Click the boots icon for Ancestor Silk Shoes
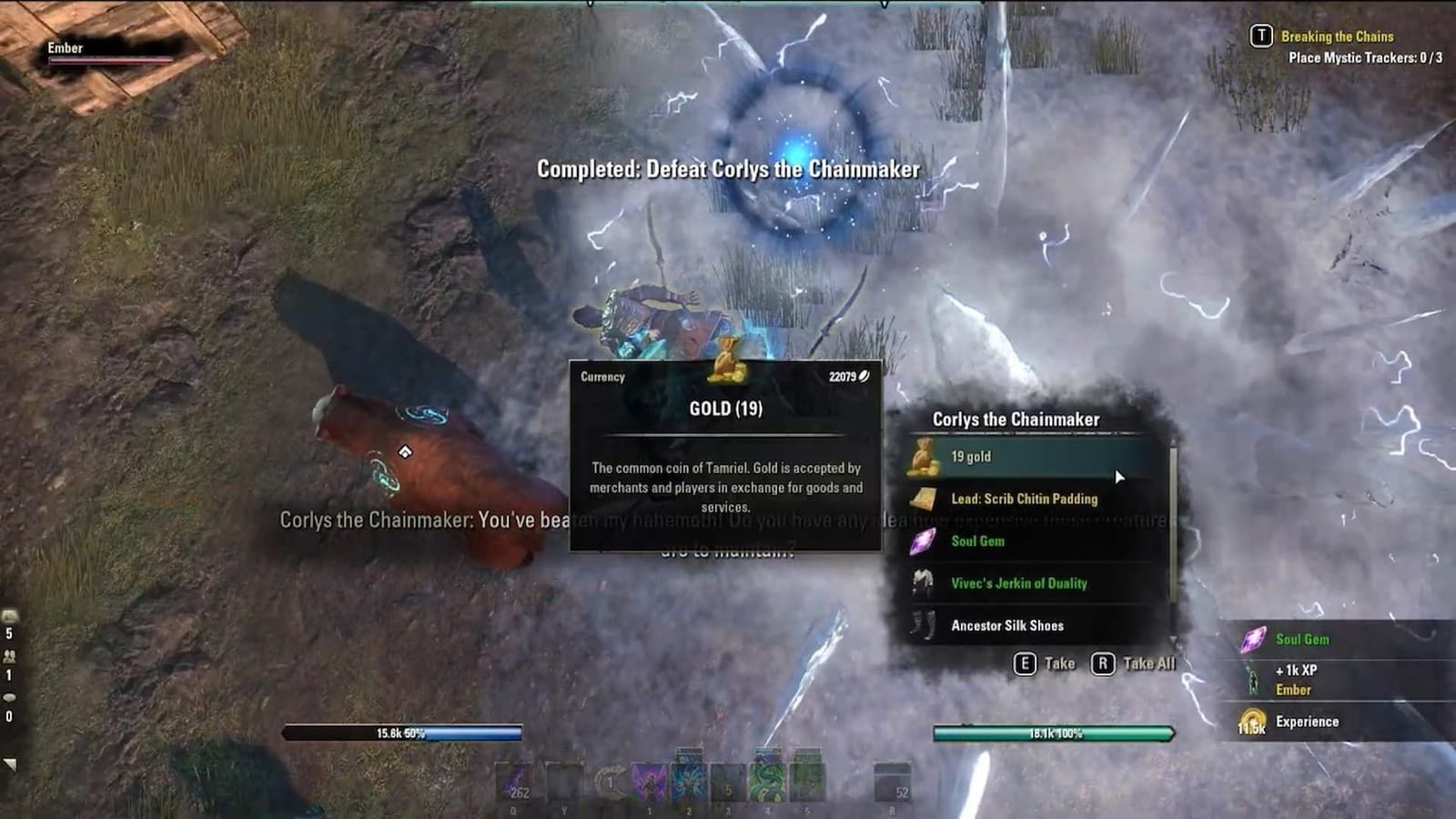 click(x=922, y=625)
